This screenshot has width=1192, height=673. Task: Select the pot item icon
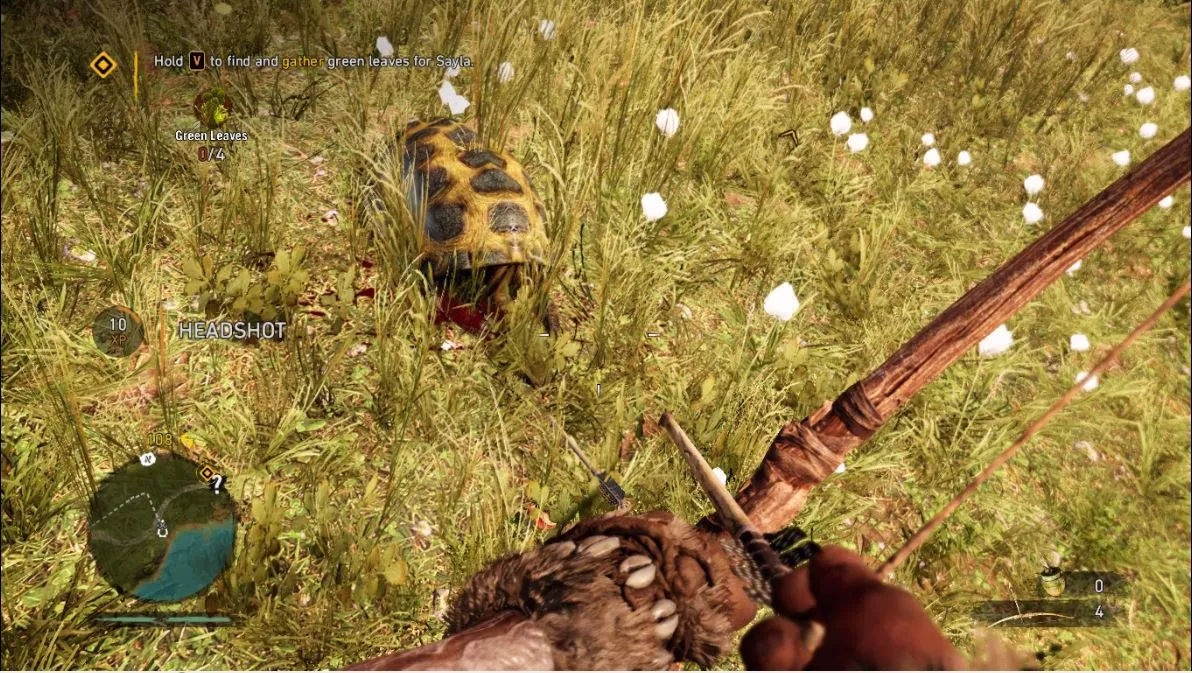[x=1051, y=583]
